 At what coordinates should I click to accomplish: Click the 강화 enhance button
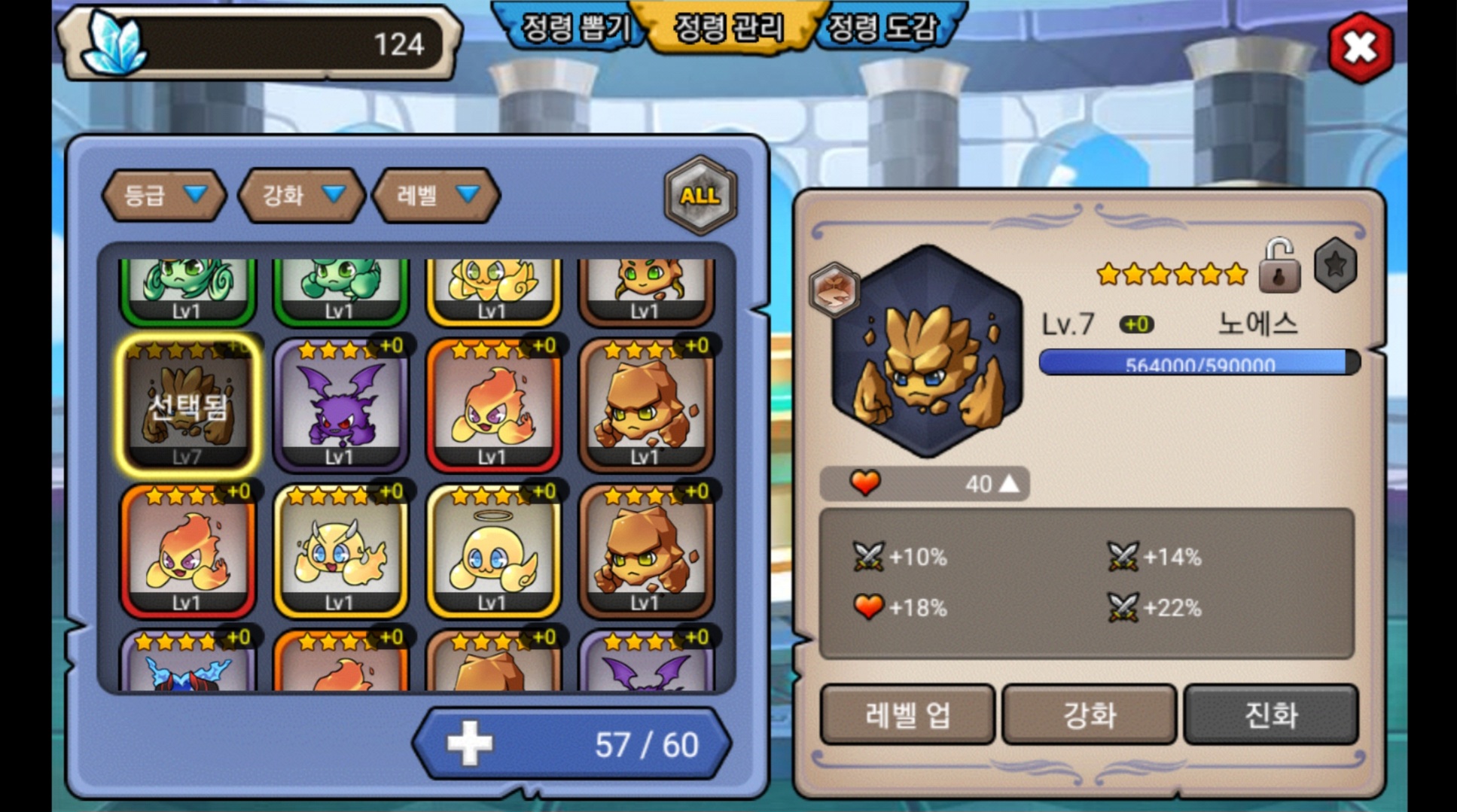coord(1090,714)
